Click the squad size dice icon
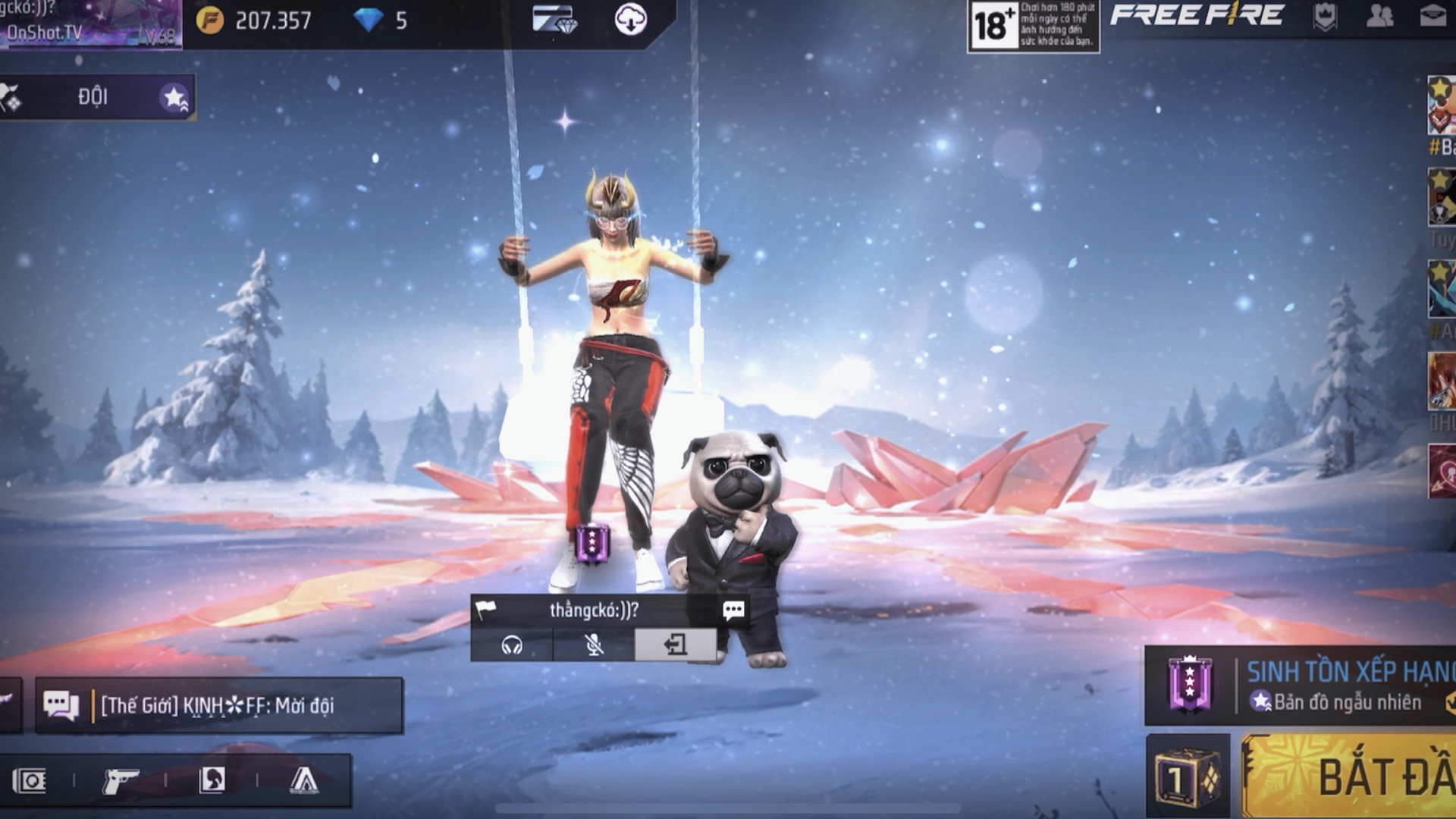 tap(1187, 779)
